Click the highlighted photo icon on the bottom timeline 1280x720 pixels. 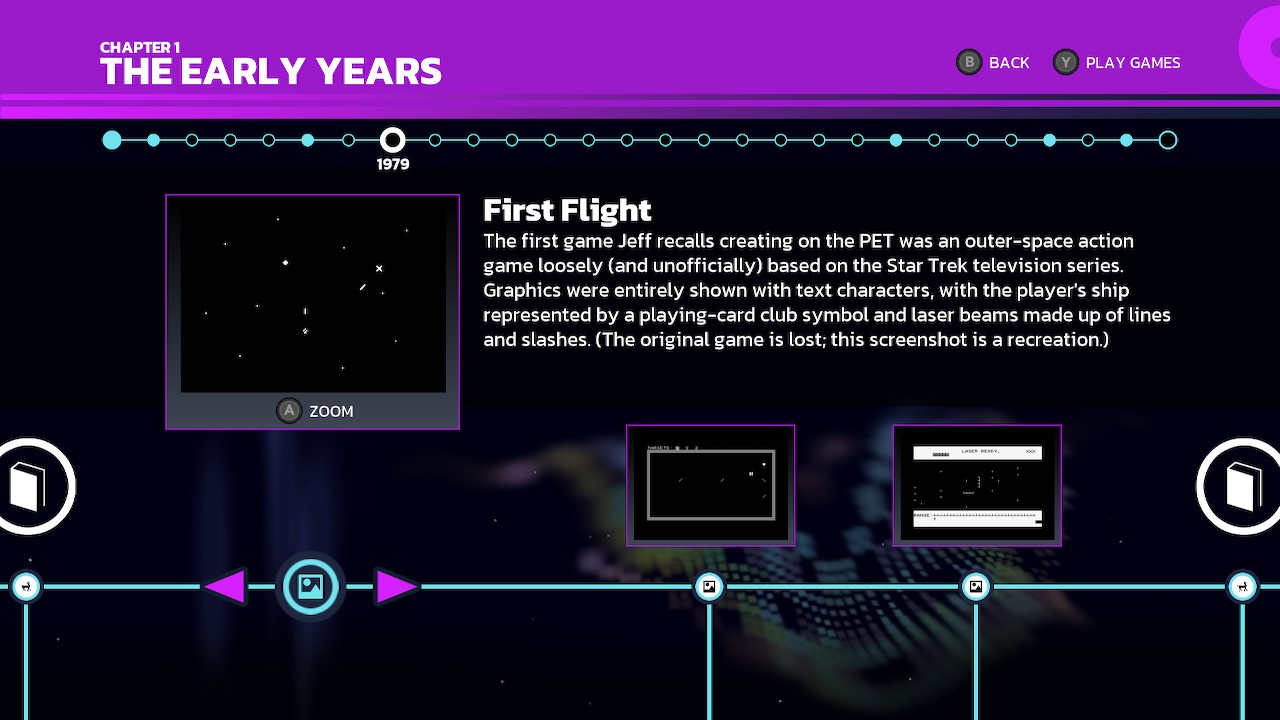[310, 587]
